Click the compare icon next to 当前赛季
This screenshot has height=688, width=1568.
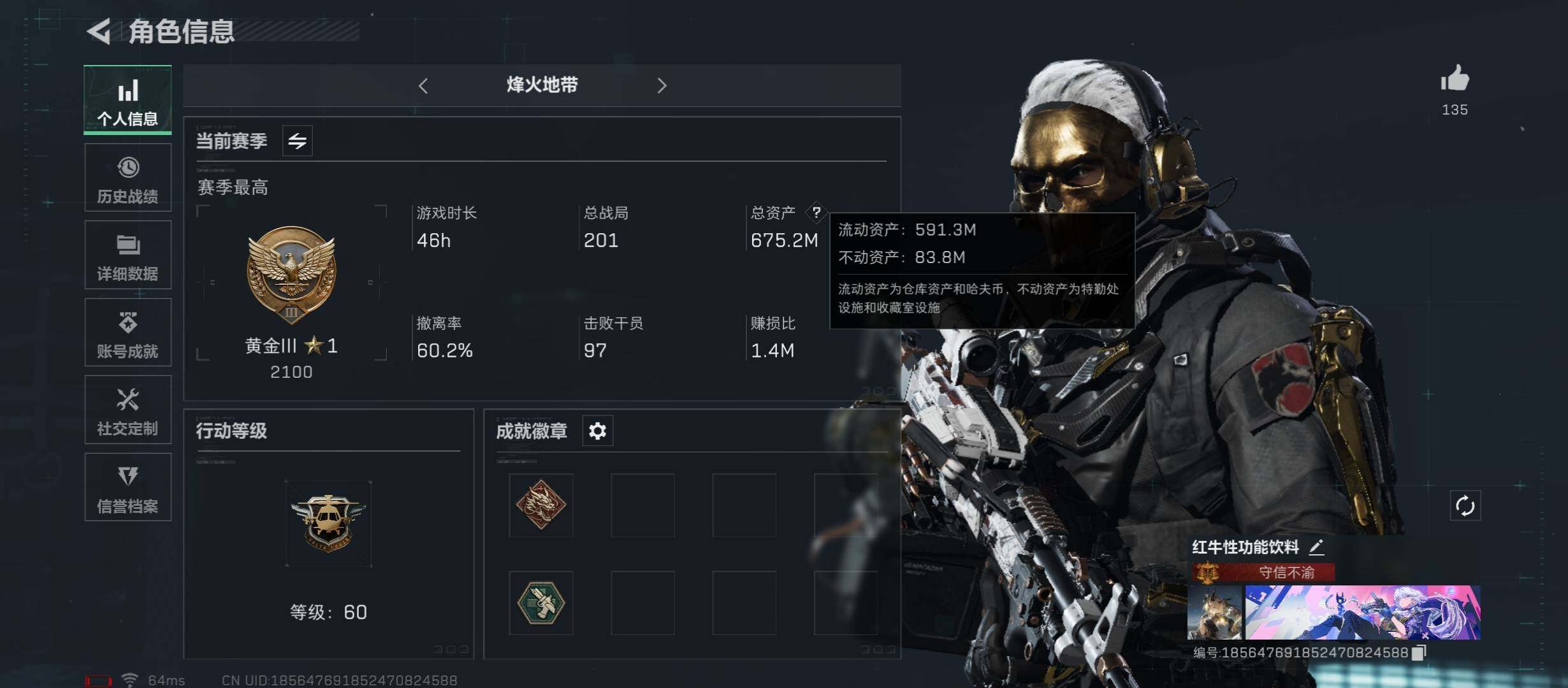coord(297,141)
